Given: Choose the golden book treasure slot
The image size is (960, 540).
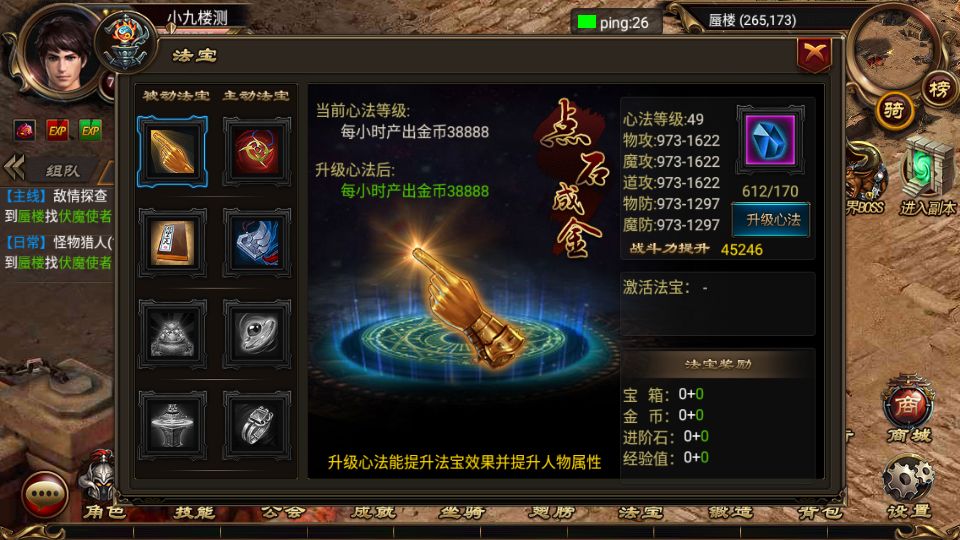Looking at the screenshot, I should 172,241.
